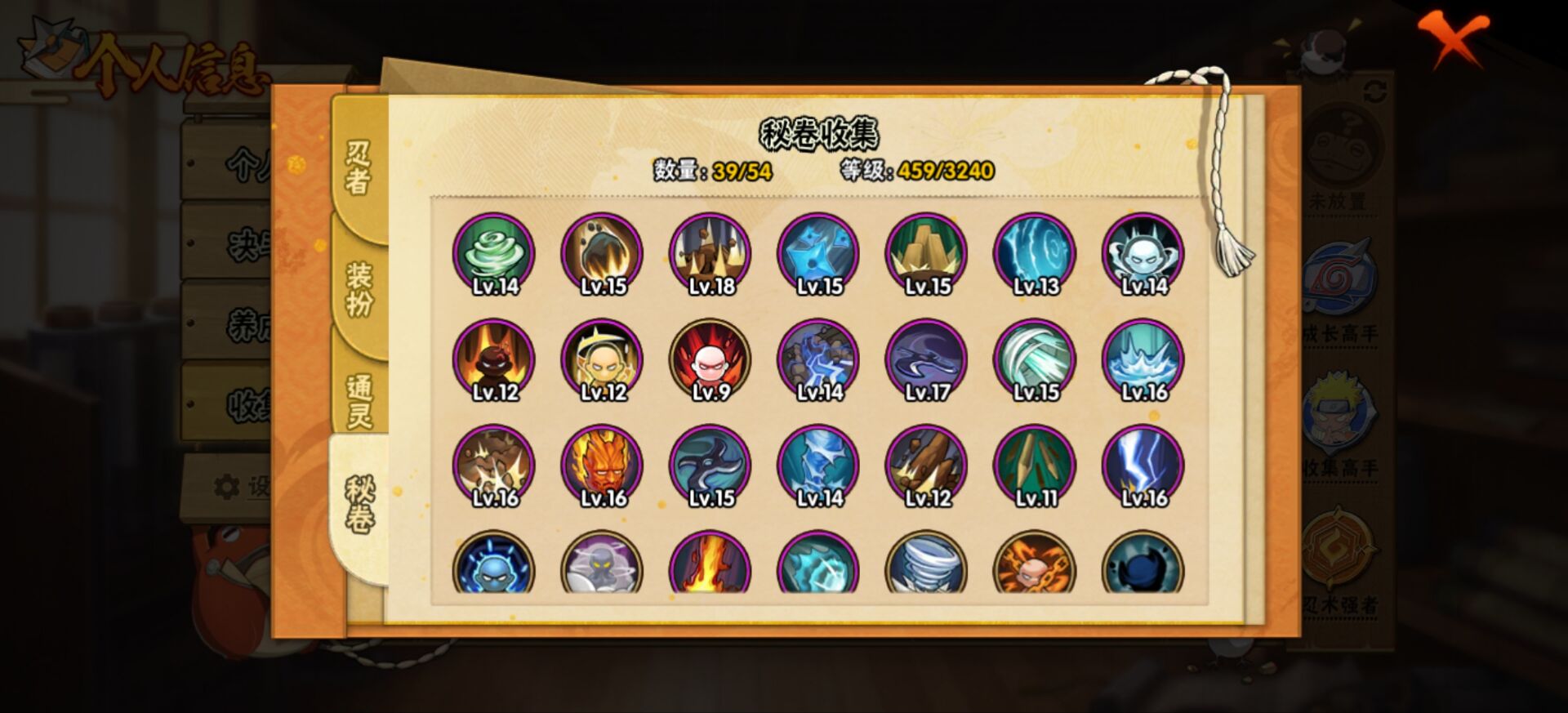
Task: Select the flaming paw print scroll at Lv.15
Action: click(x=600, y=253)
